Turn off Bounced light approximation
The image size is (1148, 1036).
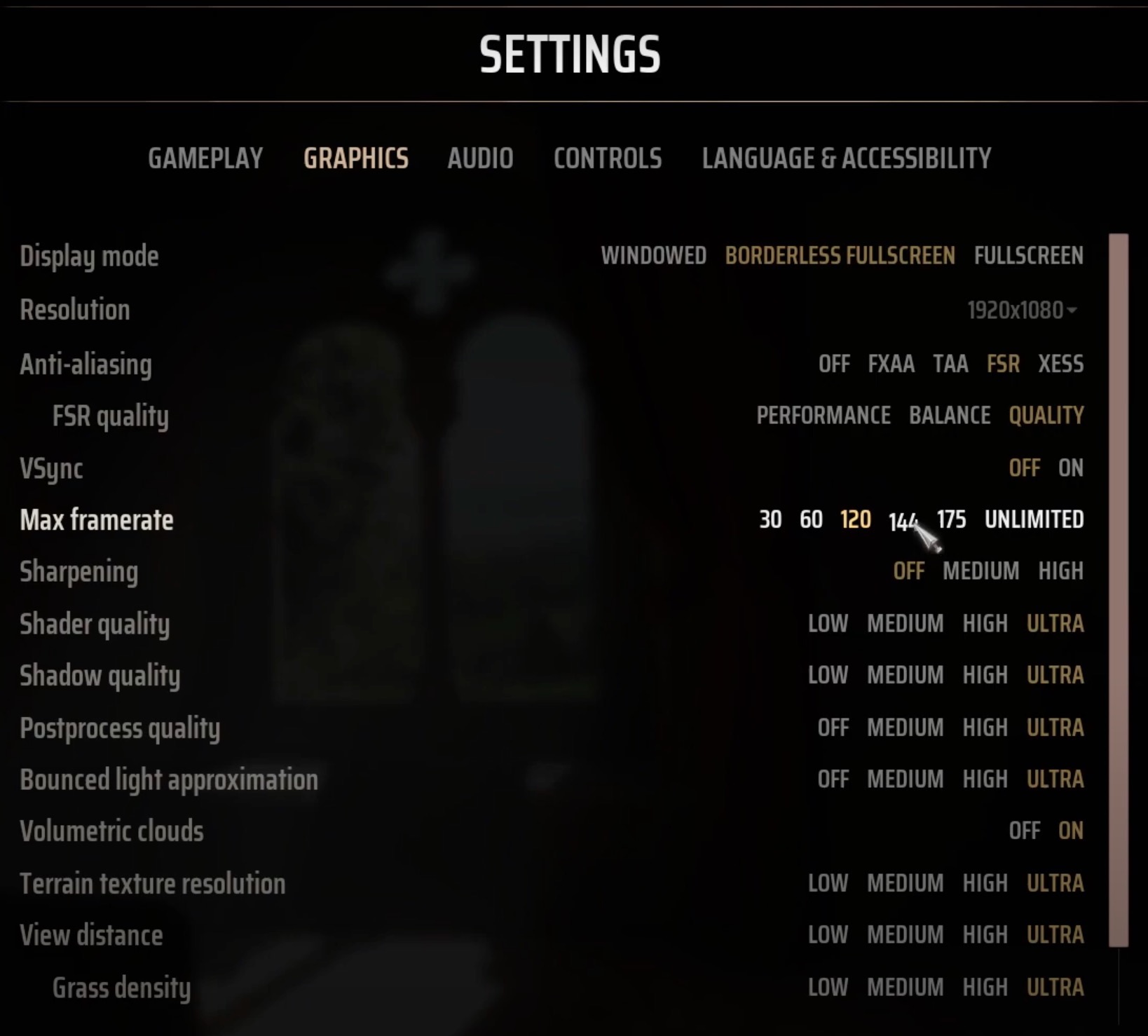click(x=835, y=779)
